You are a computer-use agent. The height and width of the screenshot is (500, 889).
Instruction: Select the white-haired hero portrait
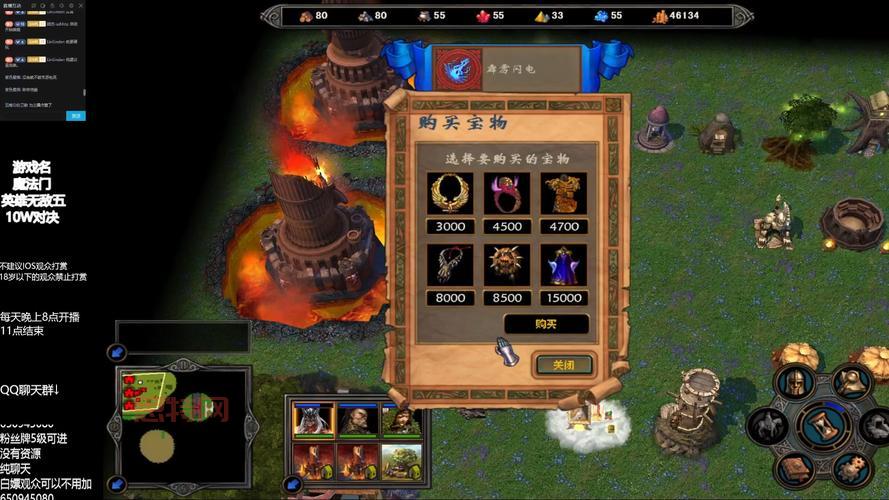pyautogui.click(x=312, y=420)
